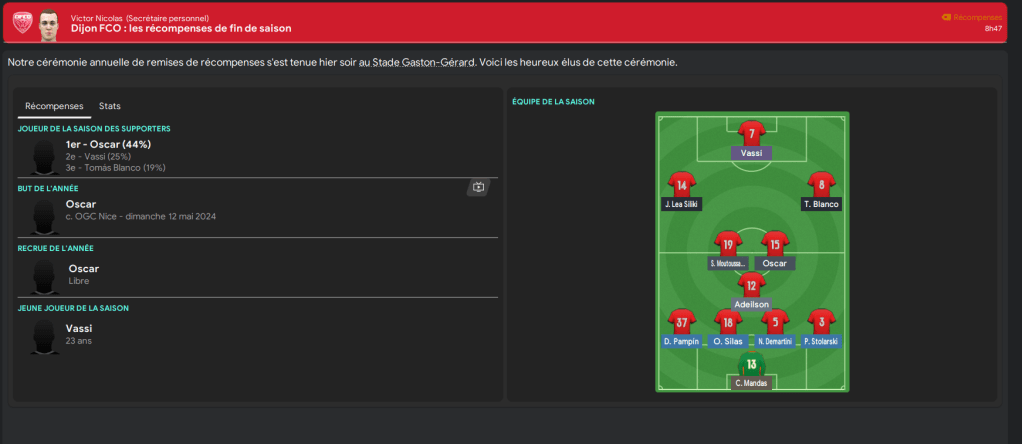Select Oscar's number 15 shirt on pitch
Viewport: 1022px width, 444px height.
[x=775, y=243]
